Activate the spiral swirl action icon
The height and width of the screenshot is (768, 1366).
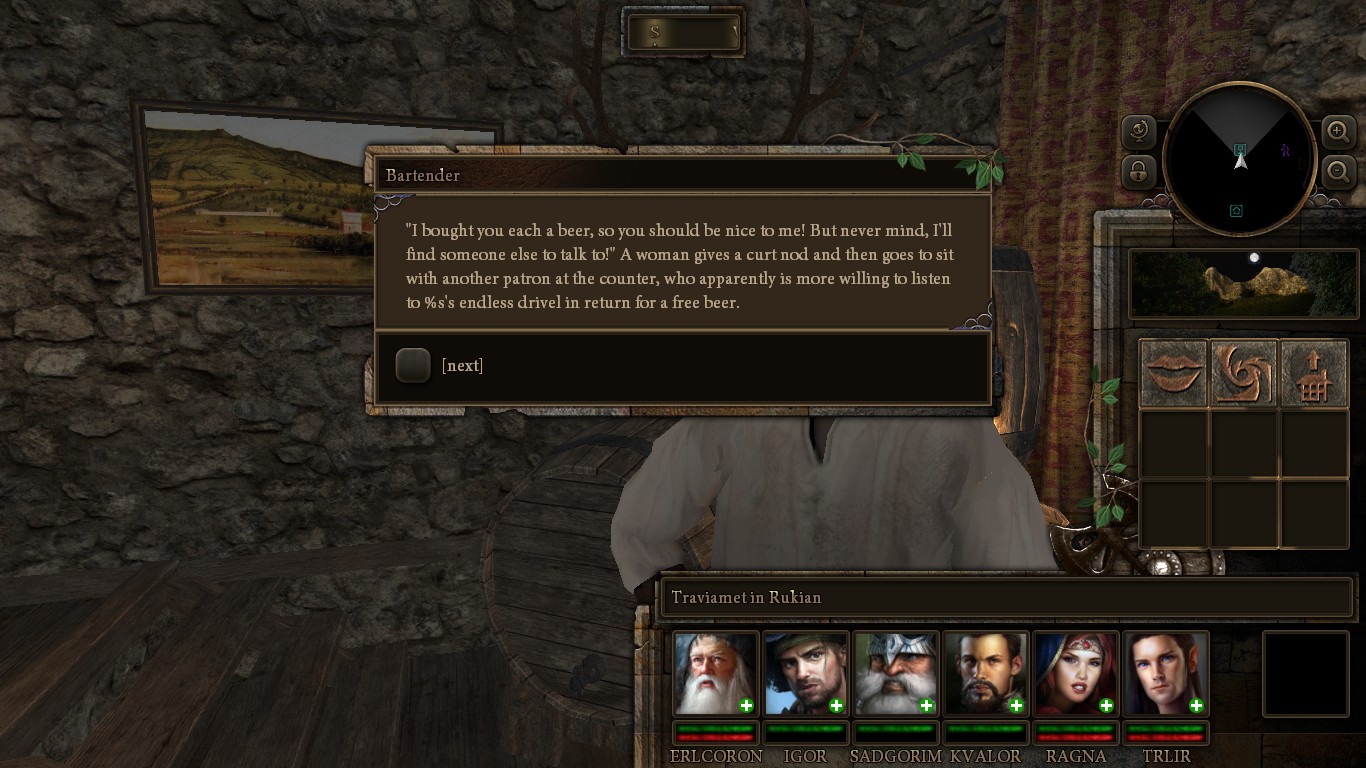tap(1244, 373)
